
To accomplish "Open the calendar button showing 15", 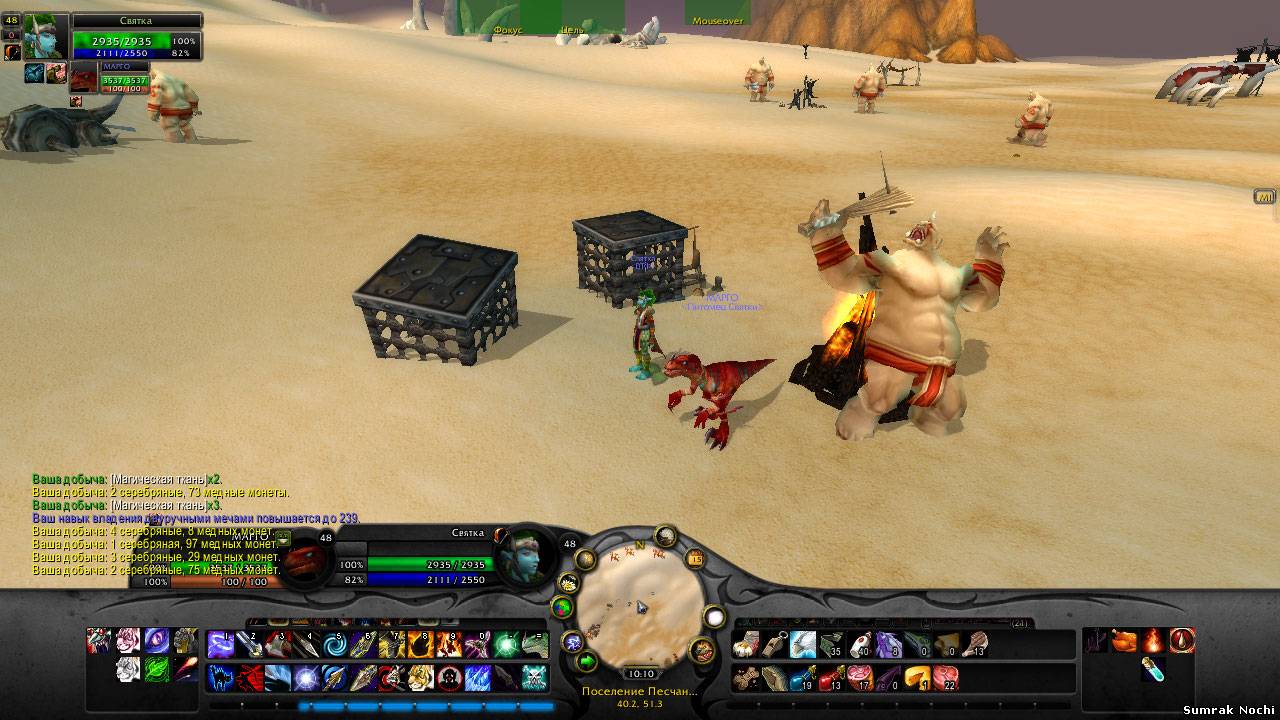I will click(694, 559).
